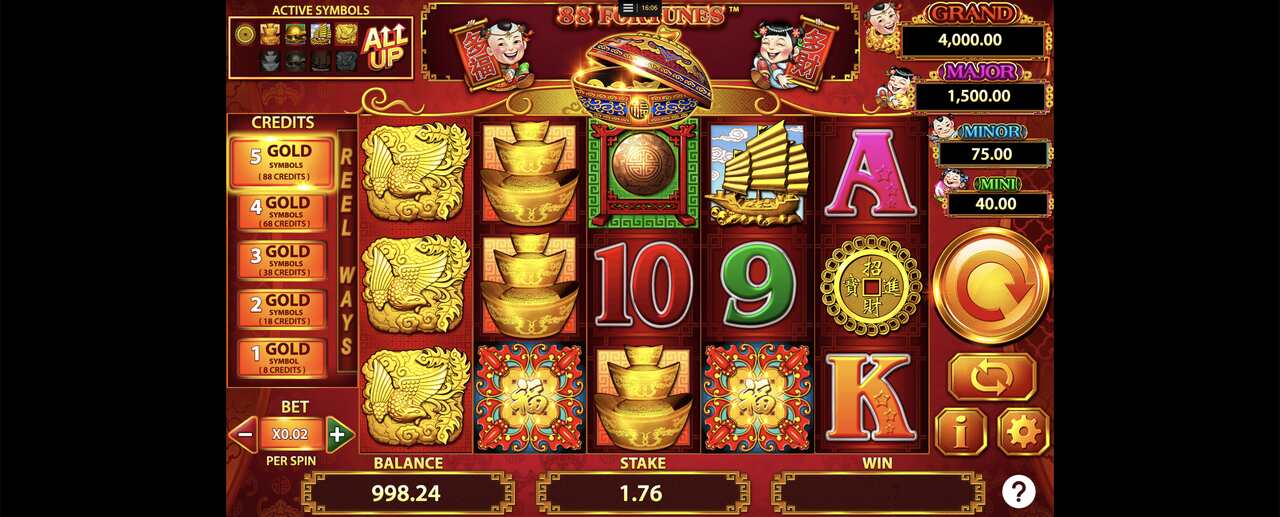Open the gear settings button
The image size is (1280, 517).
[1023, 432]
